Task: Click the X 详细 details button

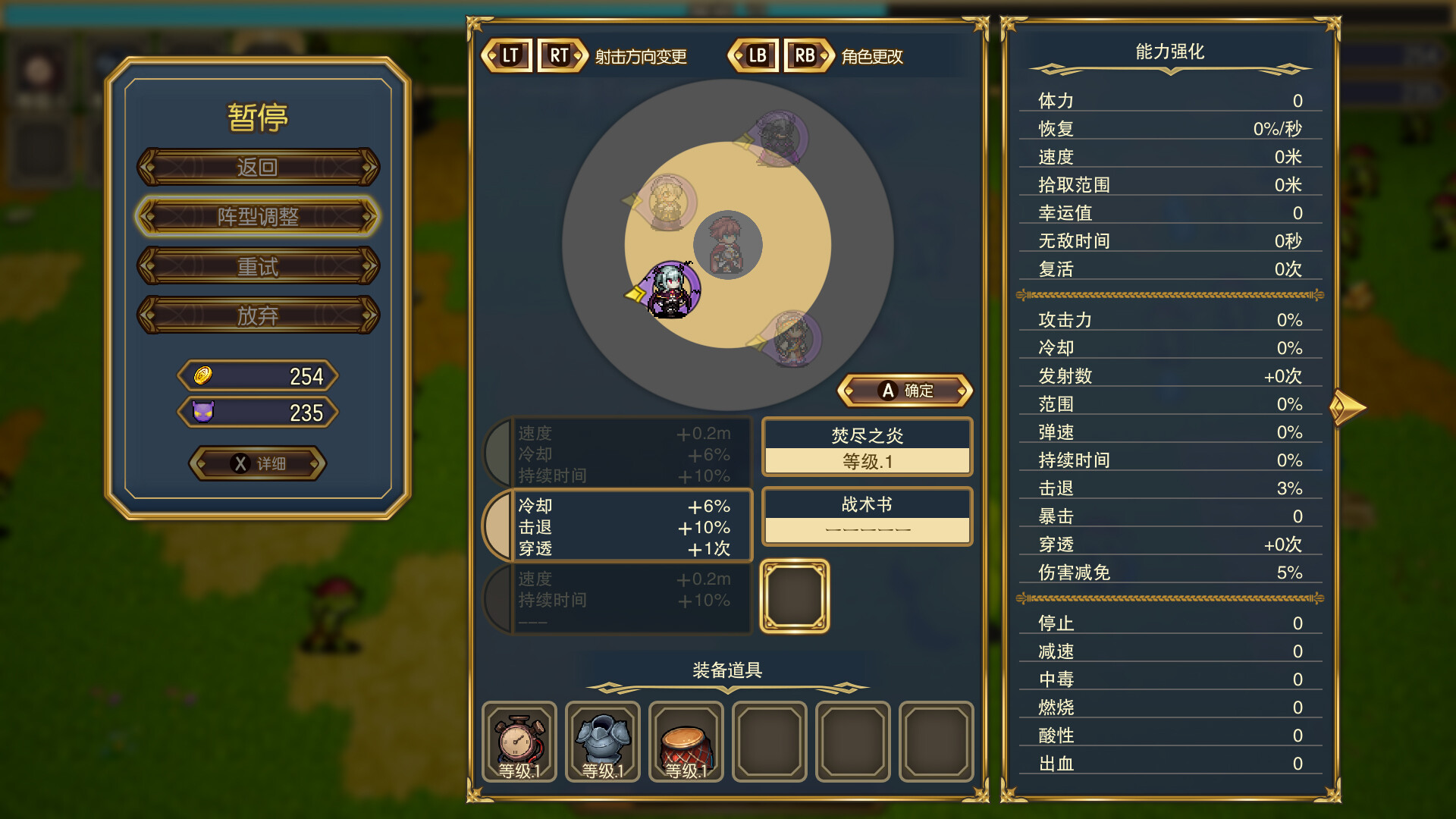Action: (257, 463)
